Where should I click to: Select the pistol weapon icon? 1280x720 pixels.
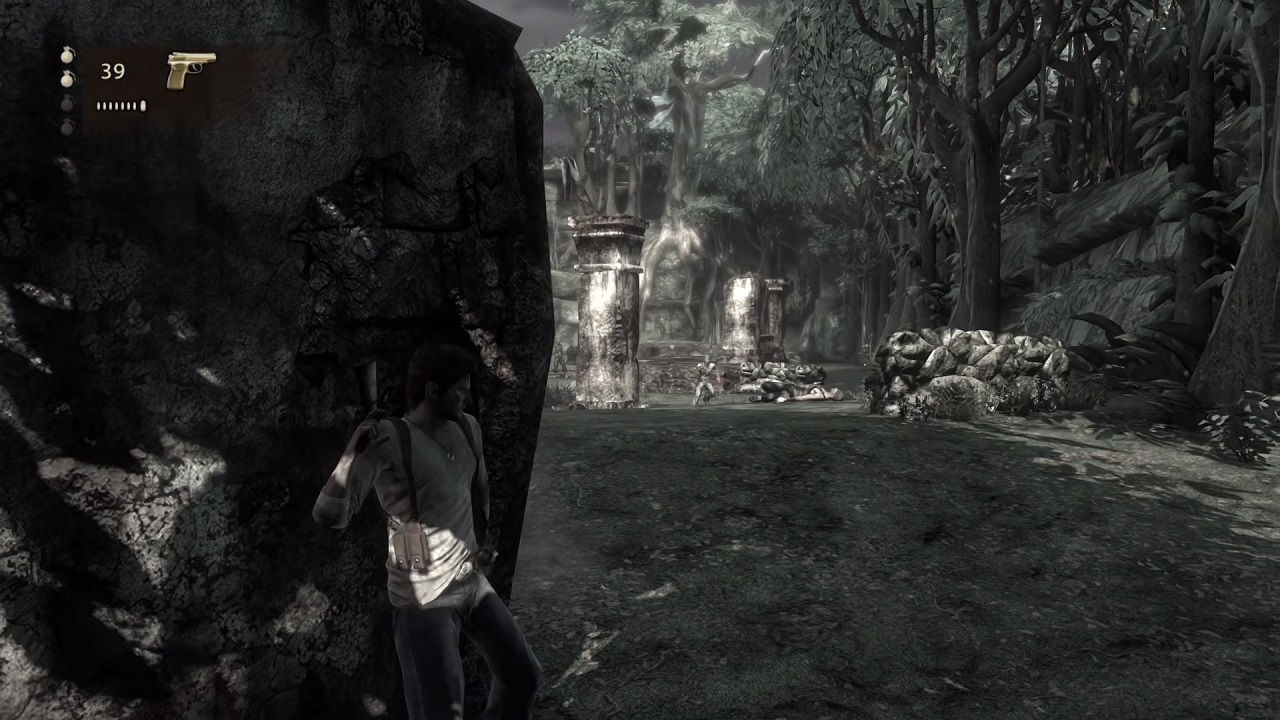(x=190, y=69)
